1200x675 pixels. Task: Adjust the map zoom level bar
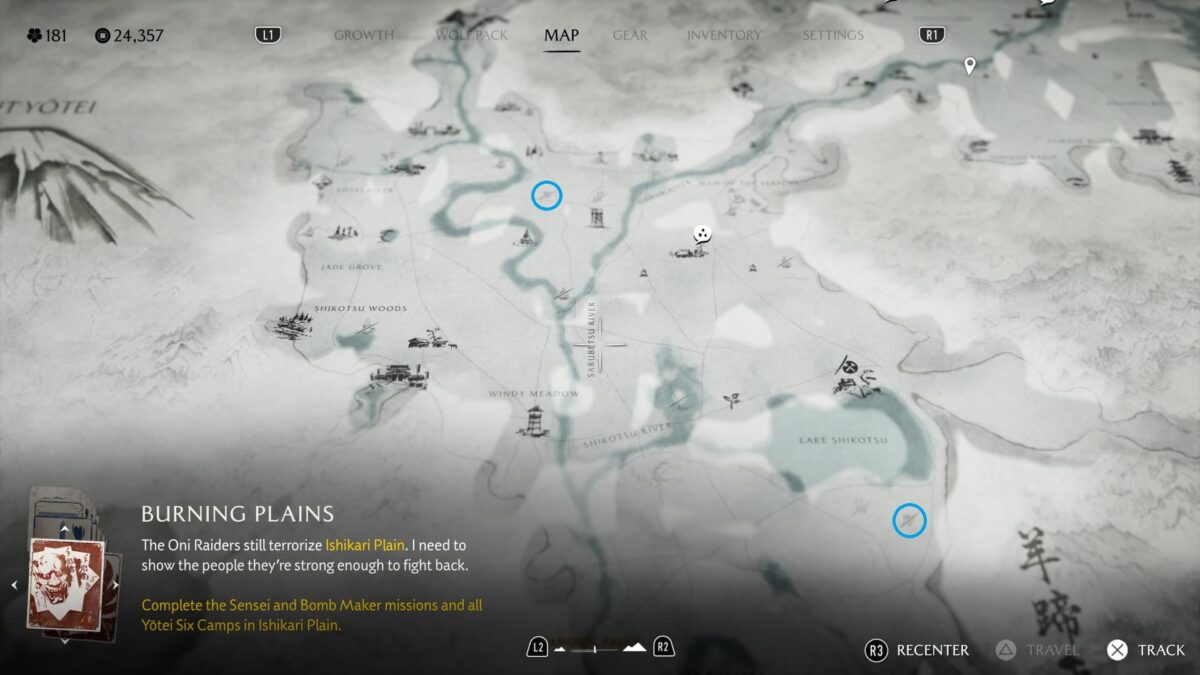(600, 648)
